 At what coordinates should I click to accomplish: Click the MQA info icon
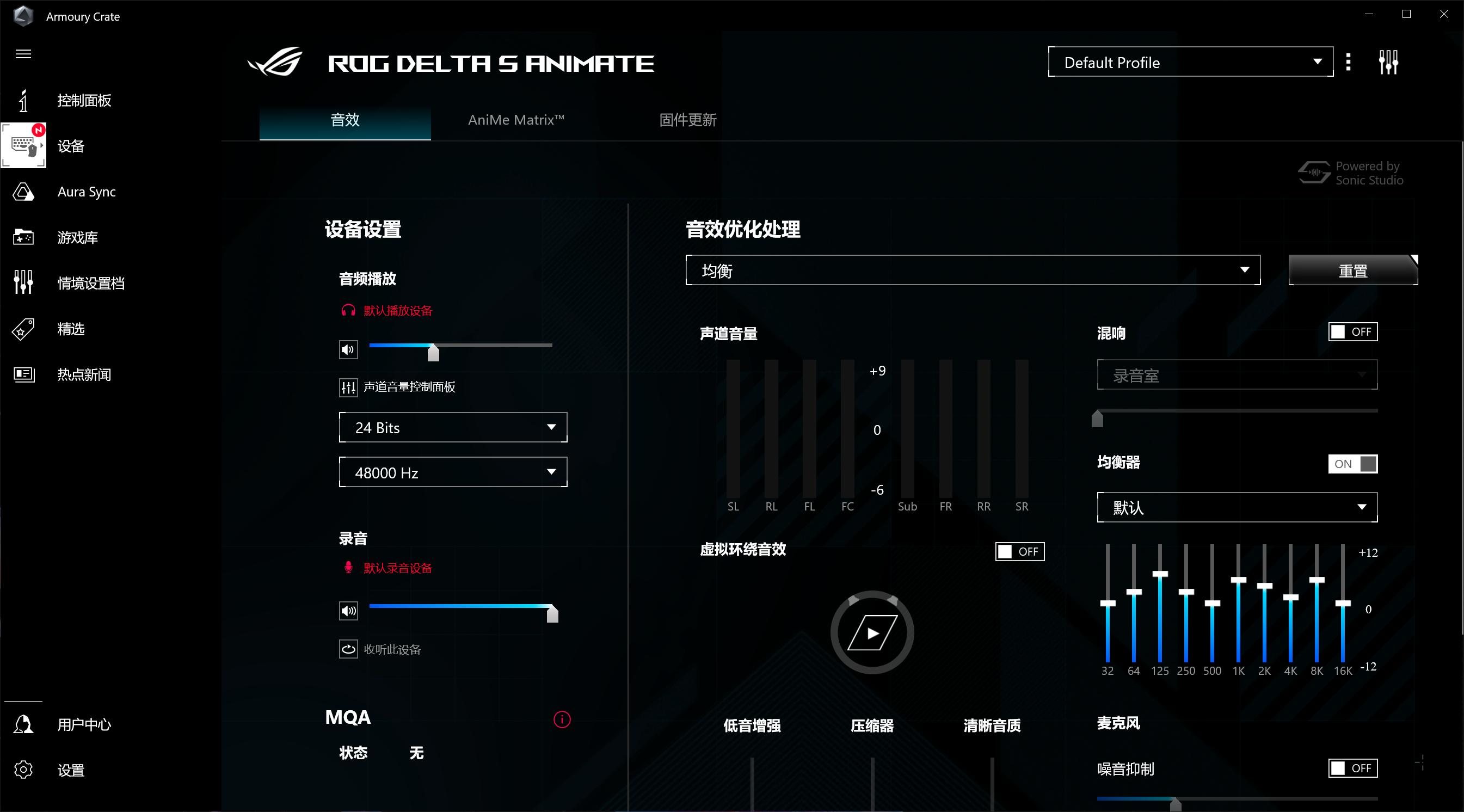(562, 719)
